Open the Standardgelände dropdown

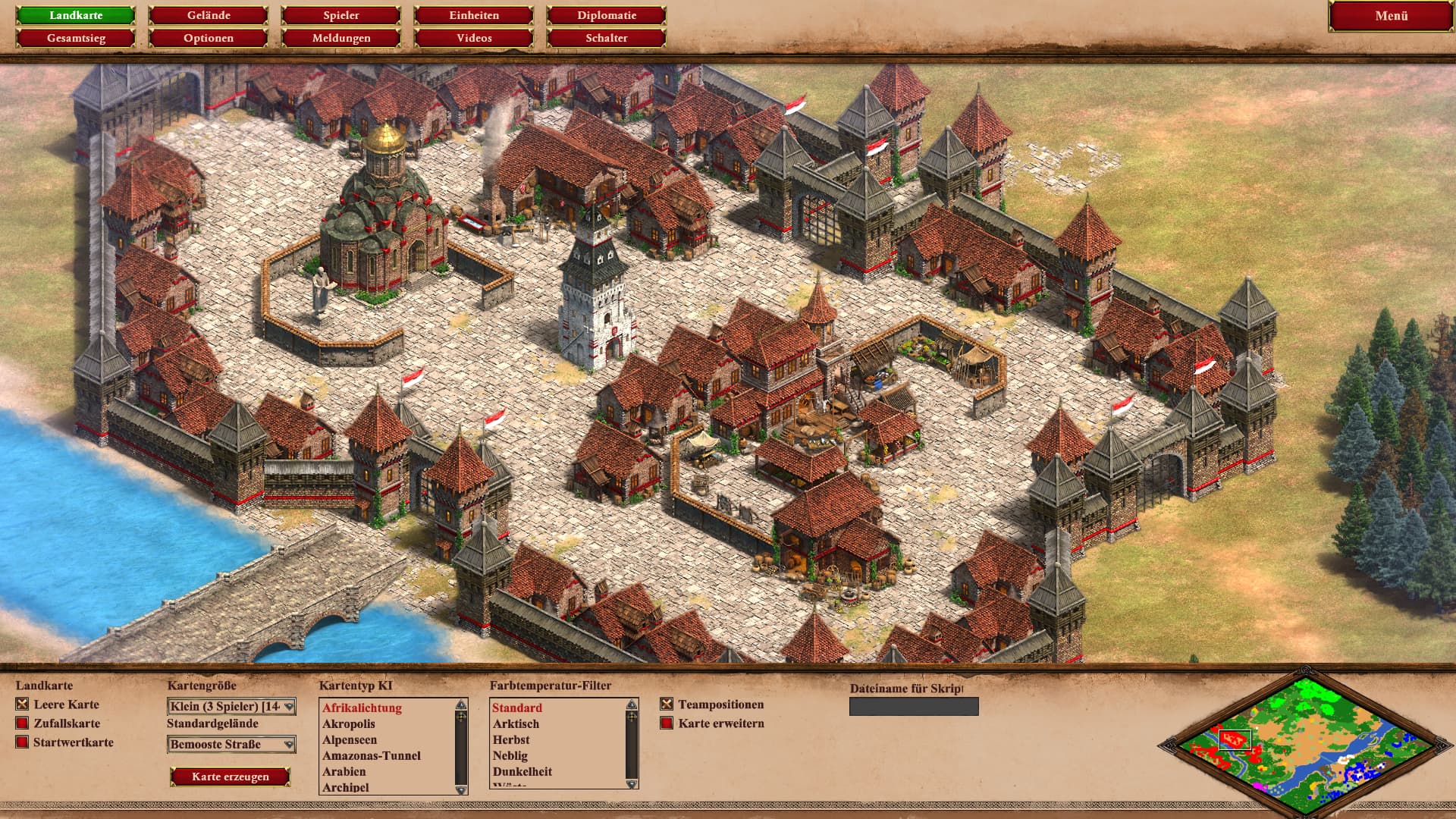click(x=231, y=745)
